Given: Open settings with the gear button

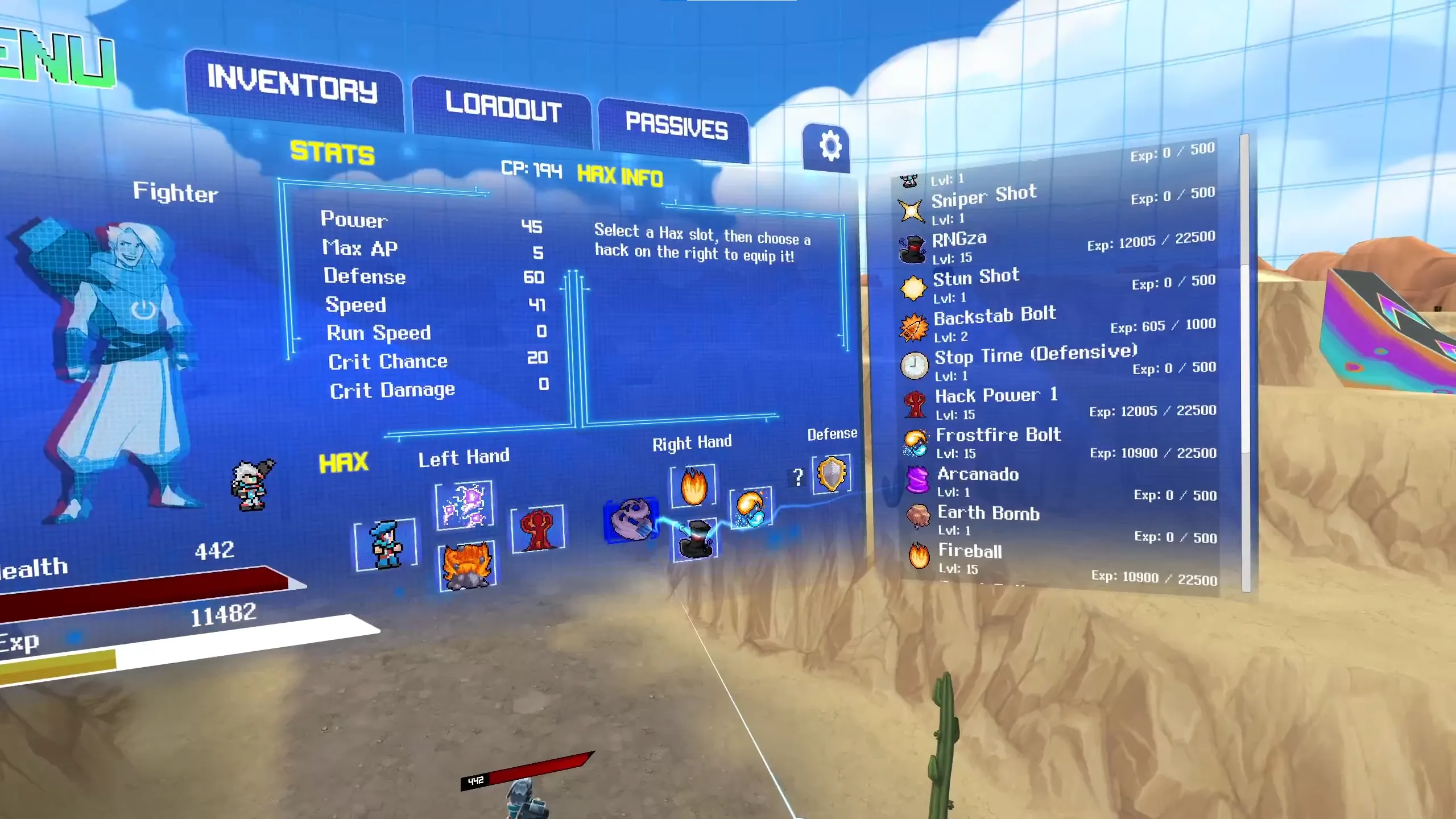Looking at the screenshot, I should tap(829, 147).
